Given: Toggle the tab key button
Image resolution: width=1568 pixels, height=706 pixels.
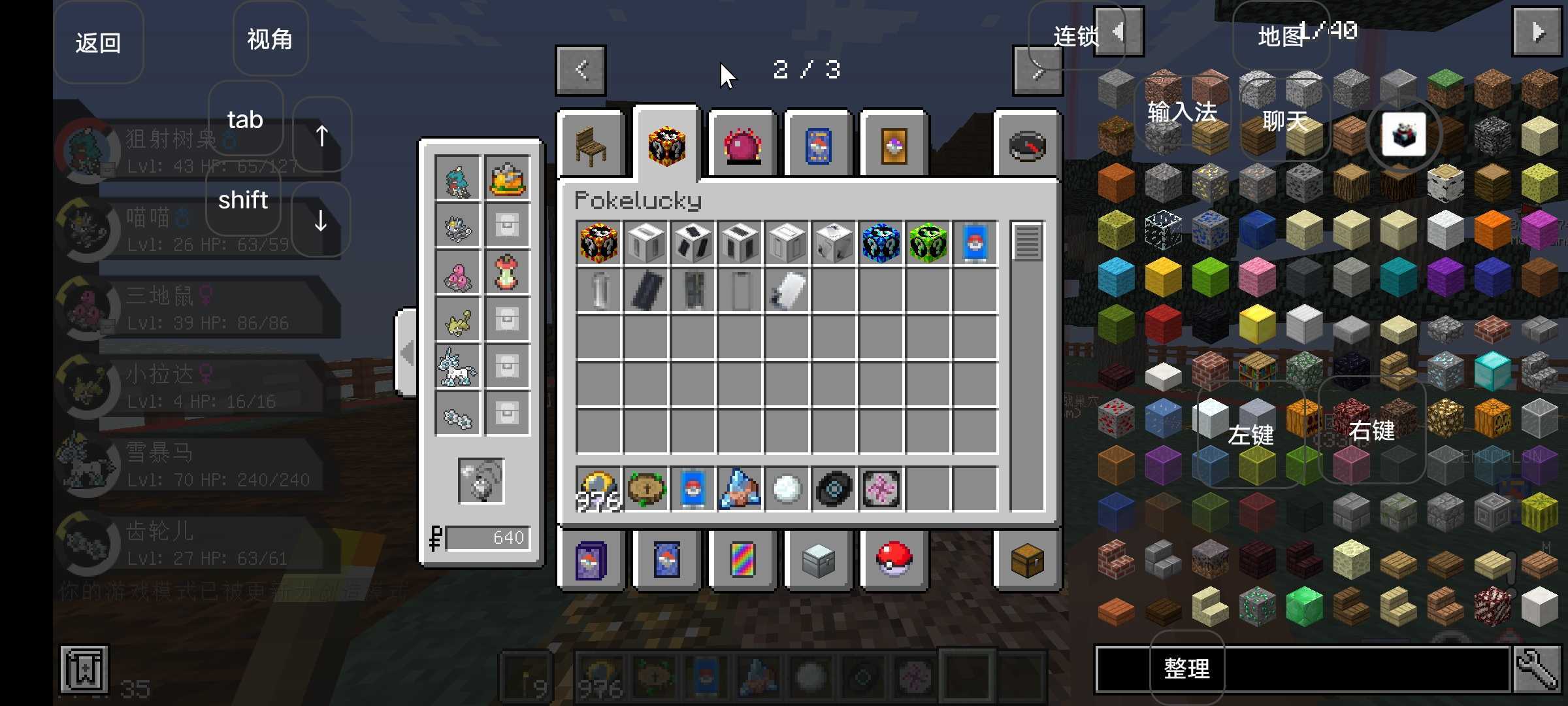Looking at the screenshot, I should click(244, 120).
